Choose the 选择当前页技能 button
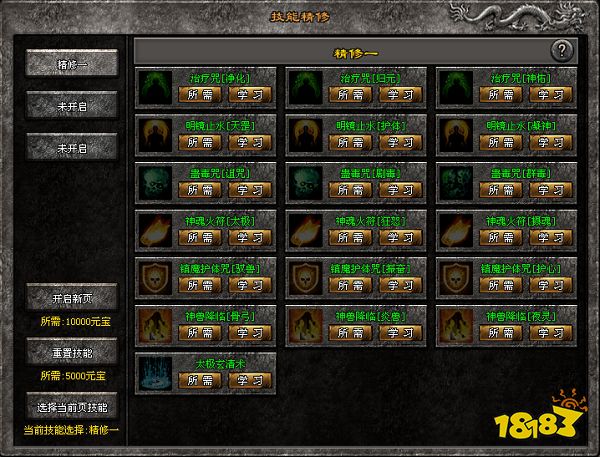The height and width of the screenshot is (457, 600). (72, 407)
